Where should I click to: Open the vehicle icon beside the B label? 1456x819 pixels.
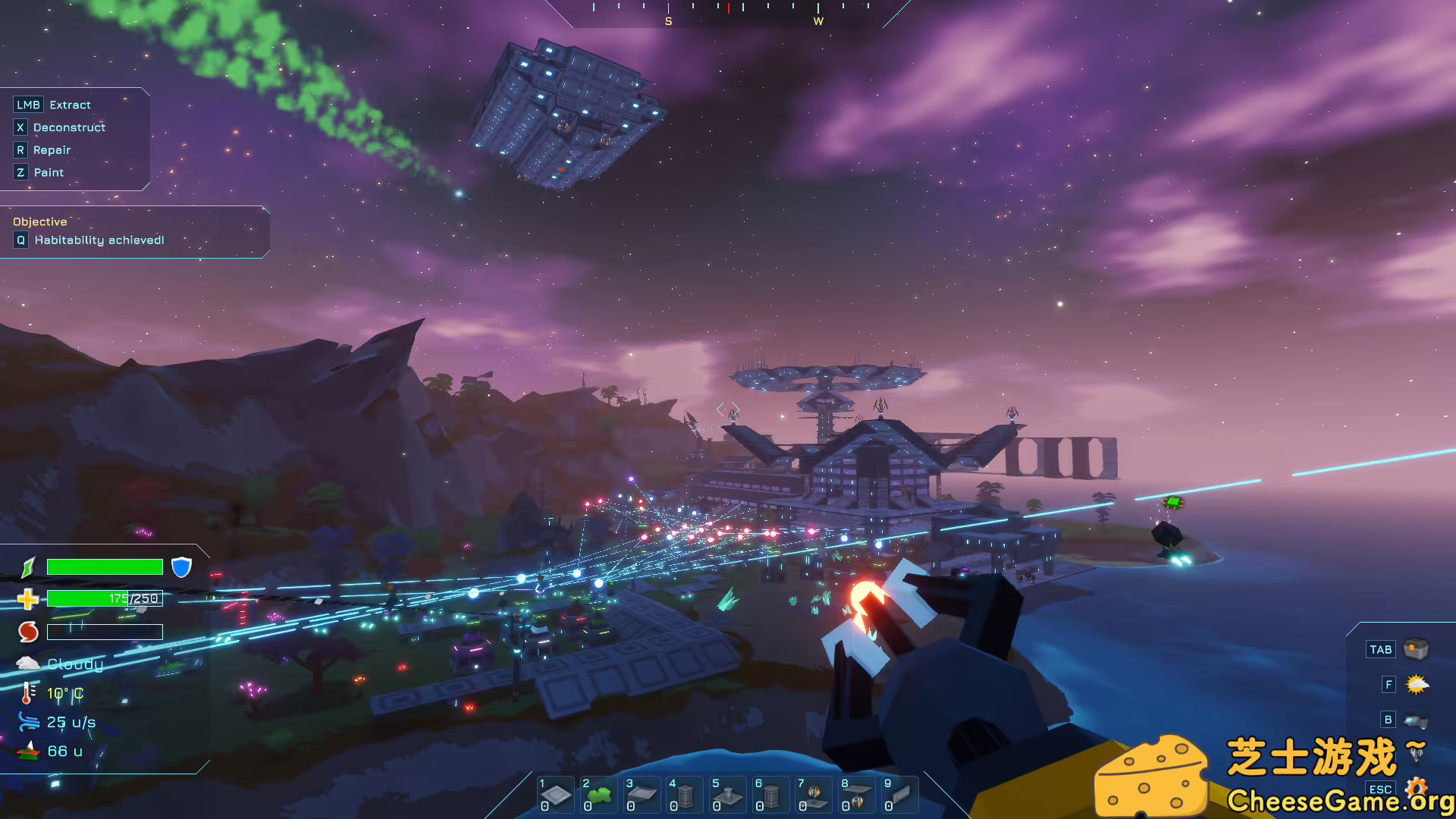tap(1416, 720)
